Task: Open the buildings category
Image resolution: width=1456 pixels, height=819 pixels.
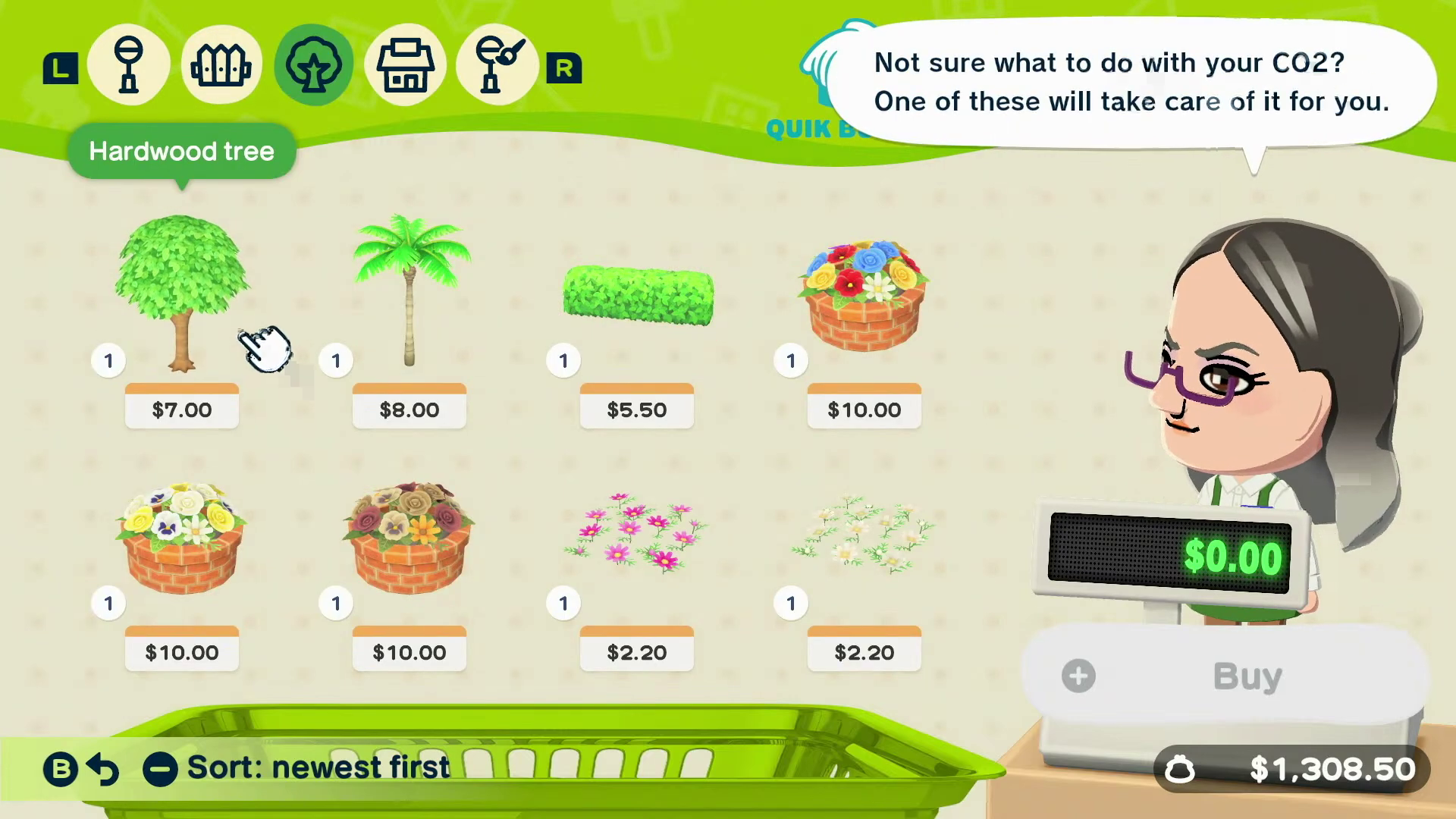Action: tap(406, 64)
